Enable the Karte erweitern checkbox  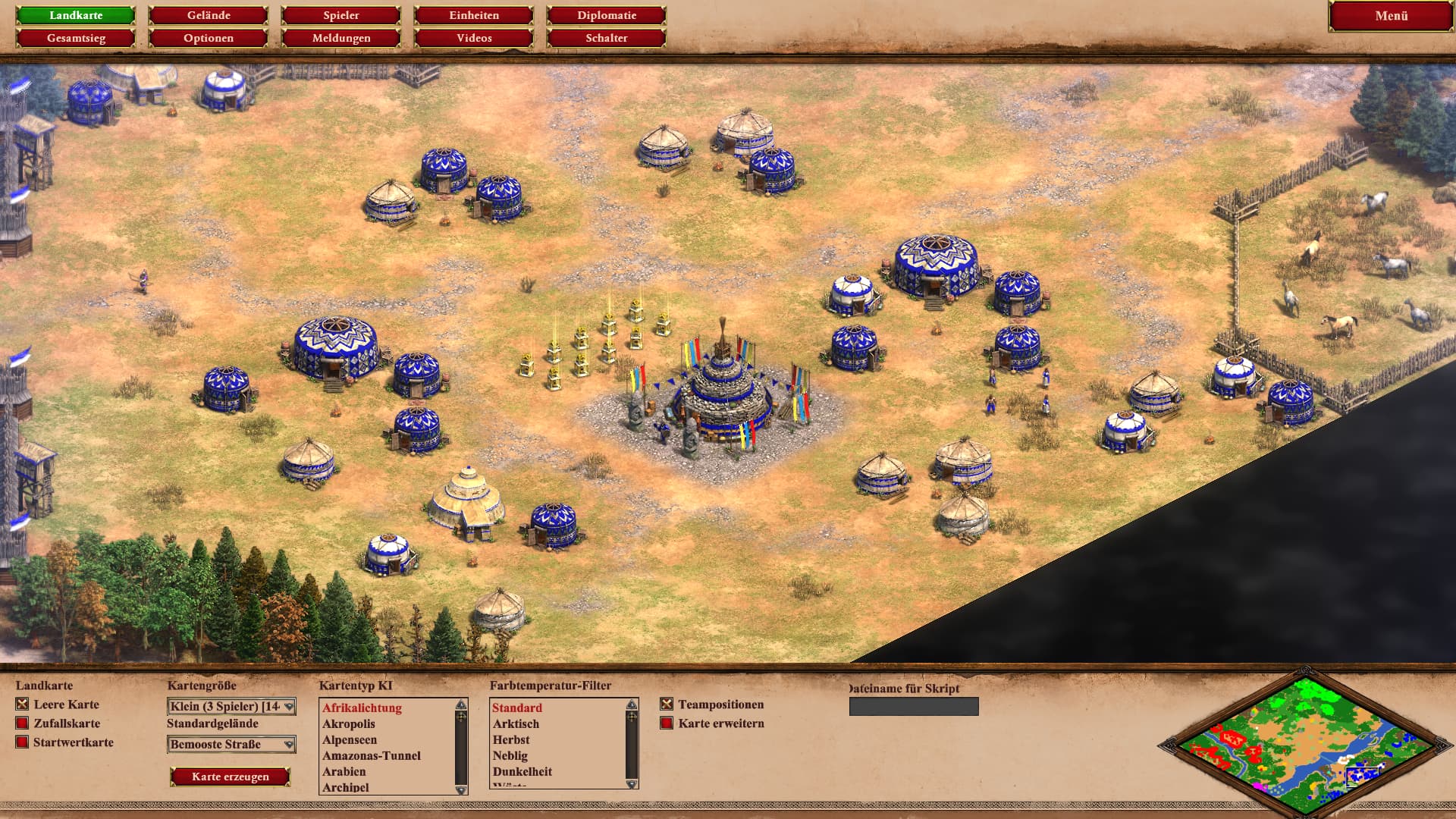(x=667, y=723)
